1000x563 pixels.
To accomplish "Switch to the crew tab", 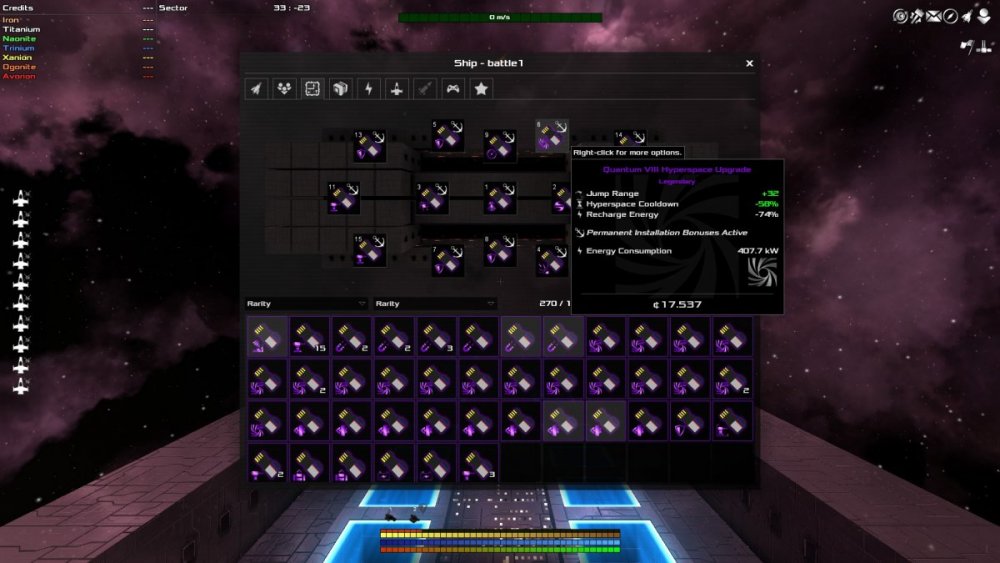I will pos(285,89).
